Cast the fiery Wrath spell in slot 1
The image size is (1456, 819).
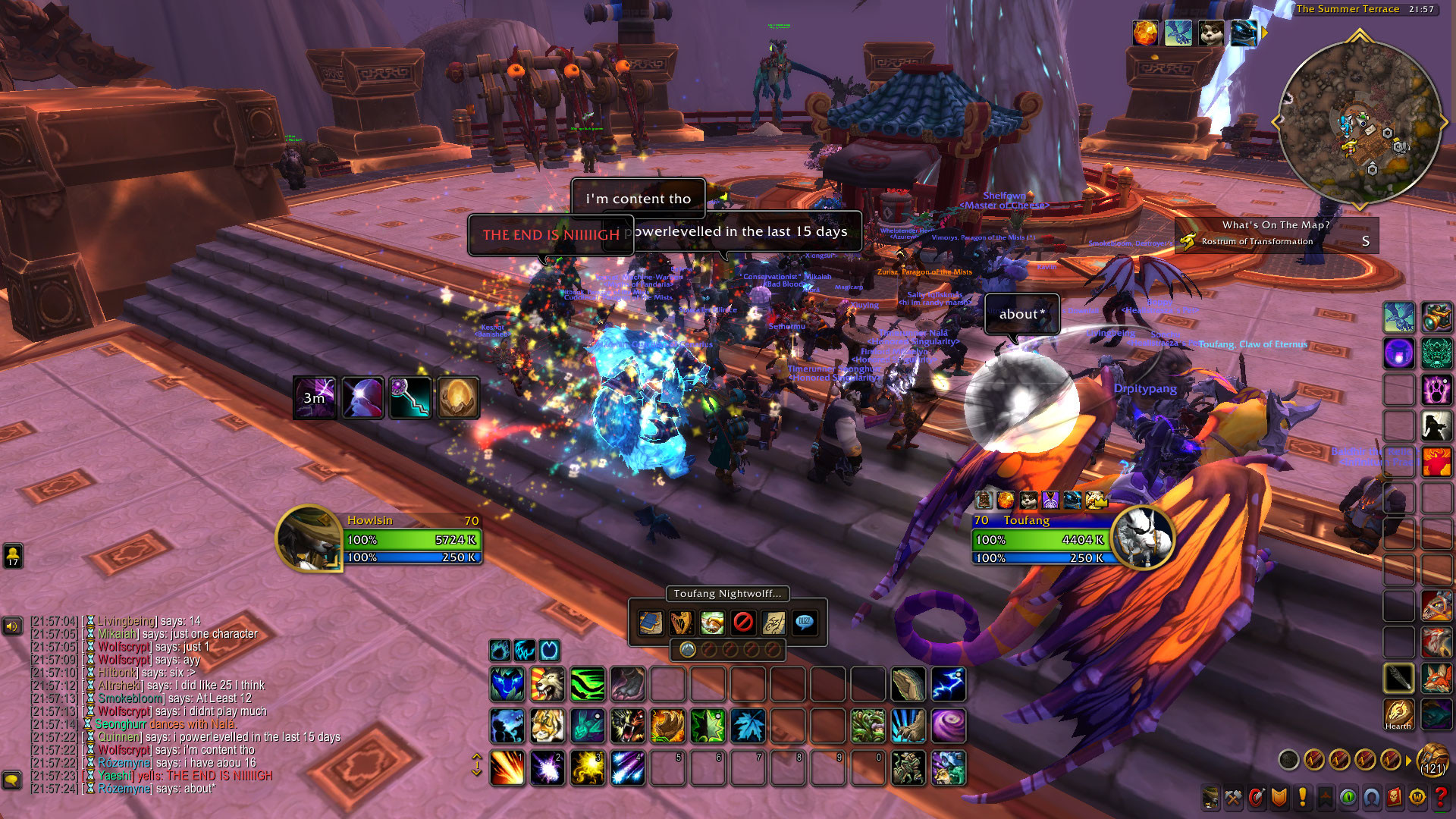pyautogui.click(x=507, y=767)
